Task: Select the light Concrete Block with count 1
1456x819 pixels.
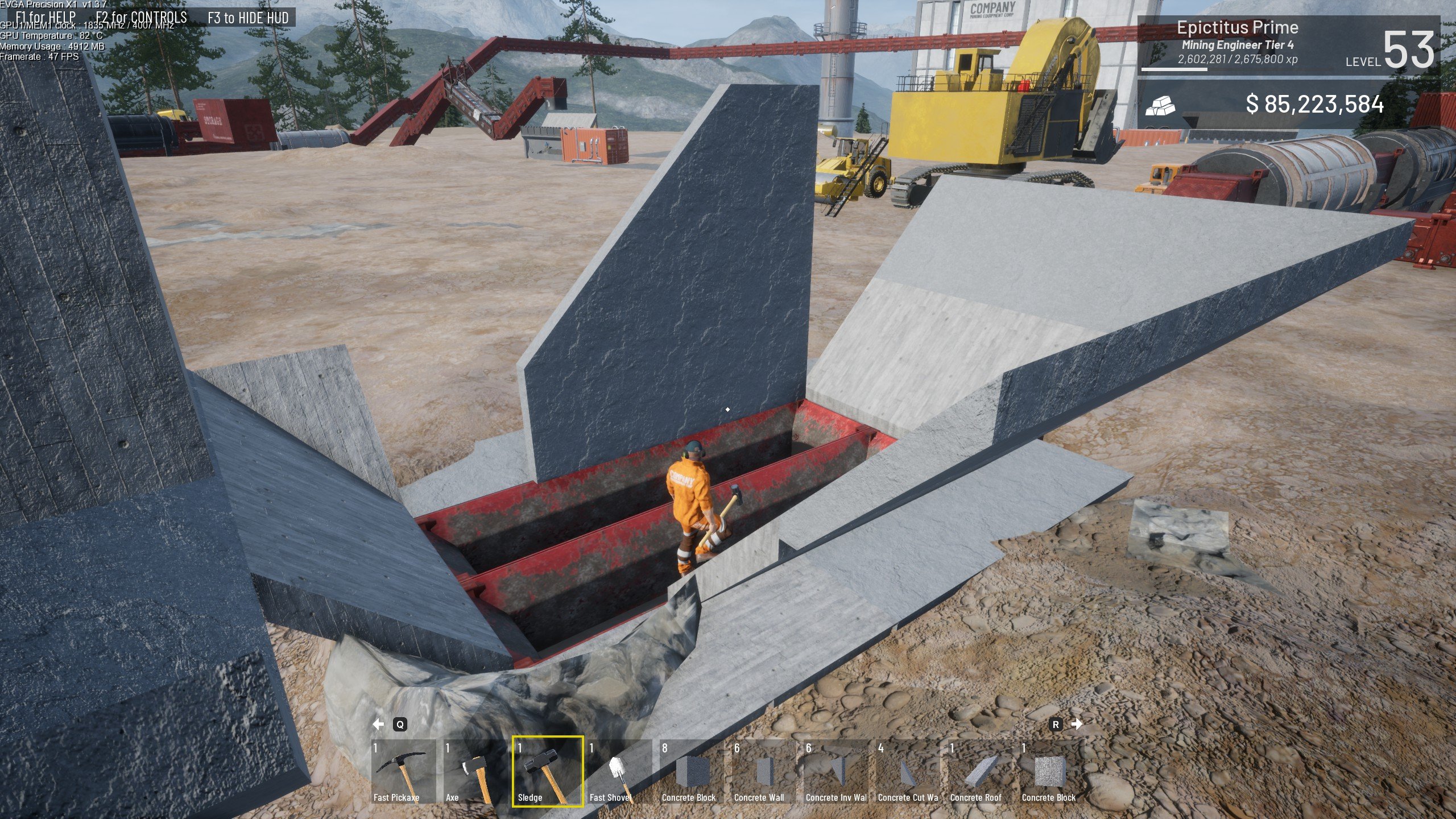Action: coord(1051,771)
